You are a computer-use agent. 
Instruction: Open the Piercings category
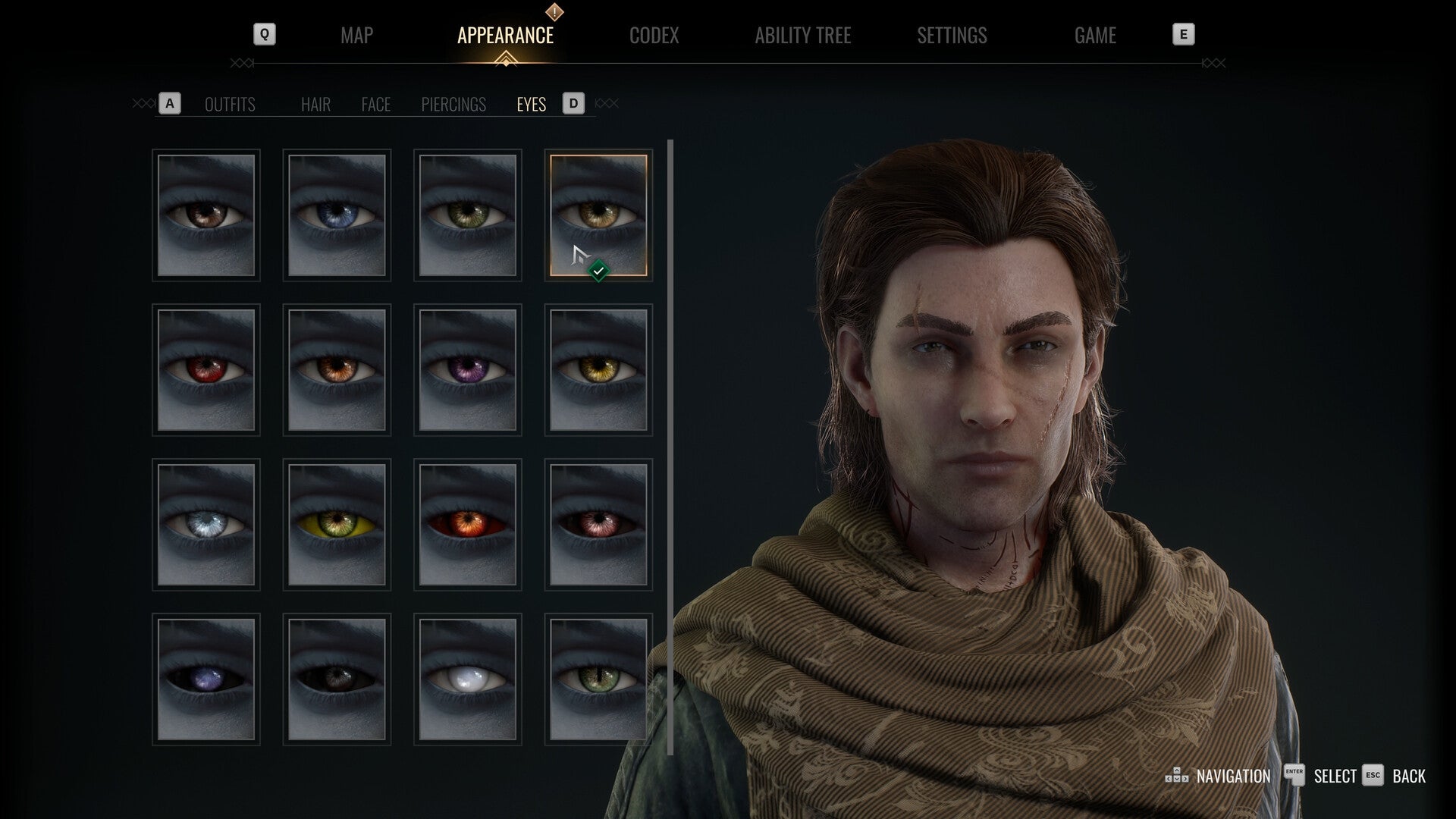(x=453, y=105)
